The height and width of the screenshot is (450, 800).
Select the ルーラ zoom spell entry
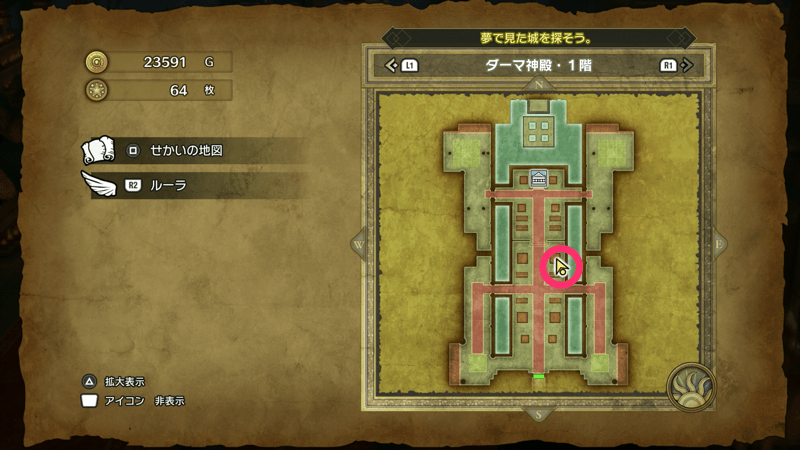point(172,186)
